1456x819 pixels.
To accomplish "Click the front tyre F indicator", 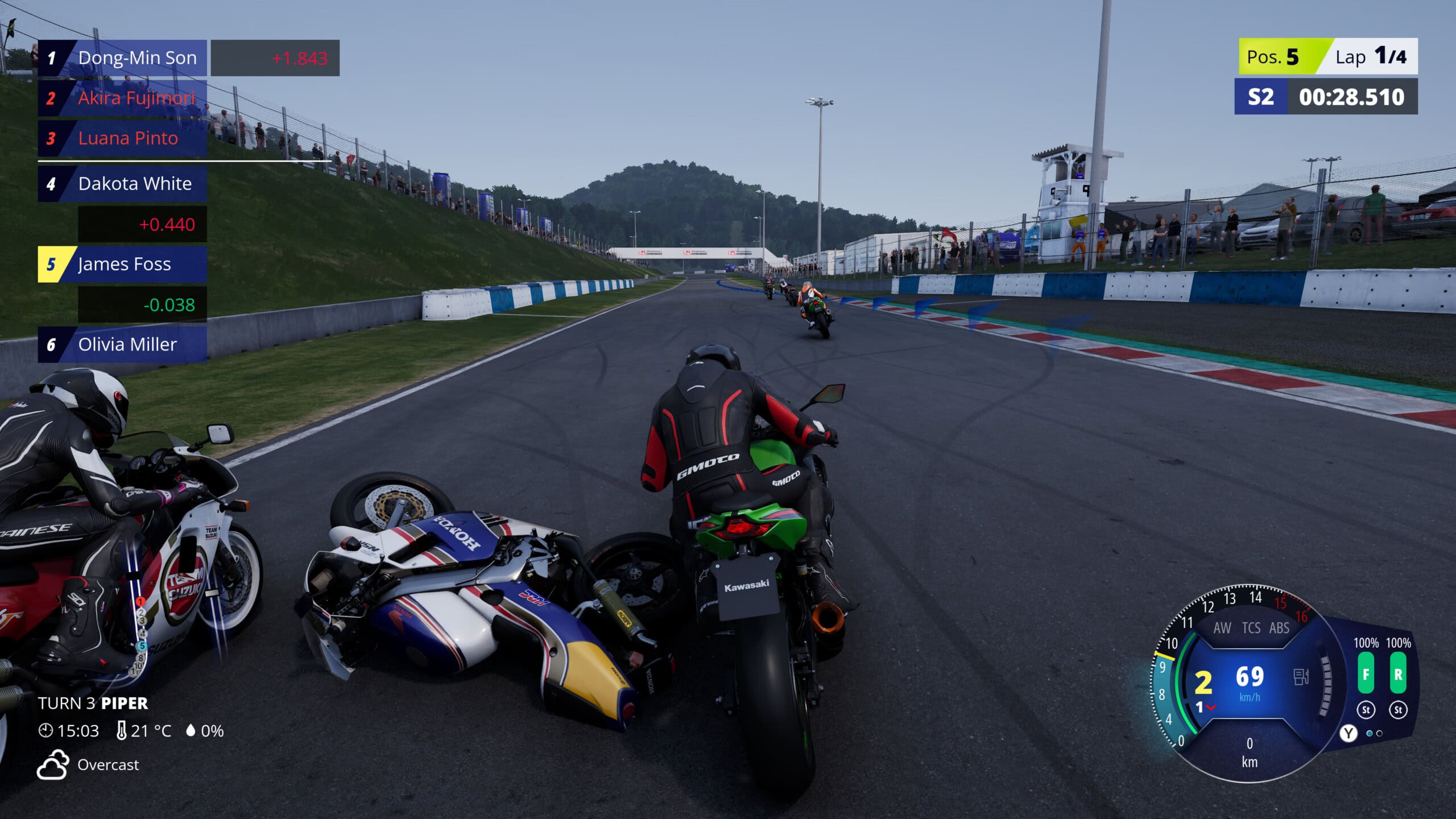I will pos(1366,674).
